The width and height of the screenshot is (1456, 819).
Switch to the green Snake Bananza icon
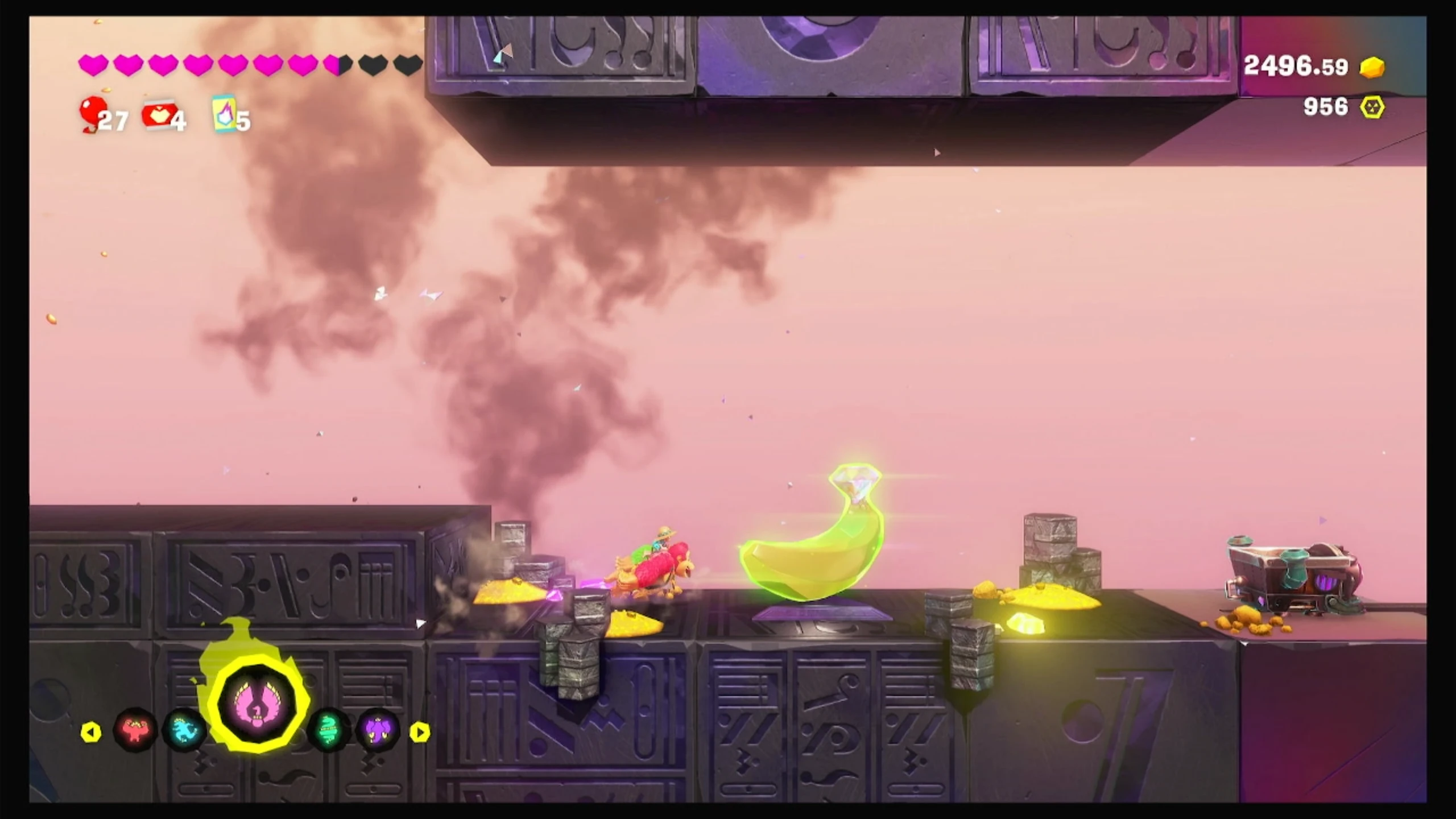click(x=329, y=730)
